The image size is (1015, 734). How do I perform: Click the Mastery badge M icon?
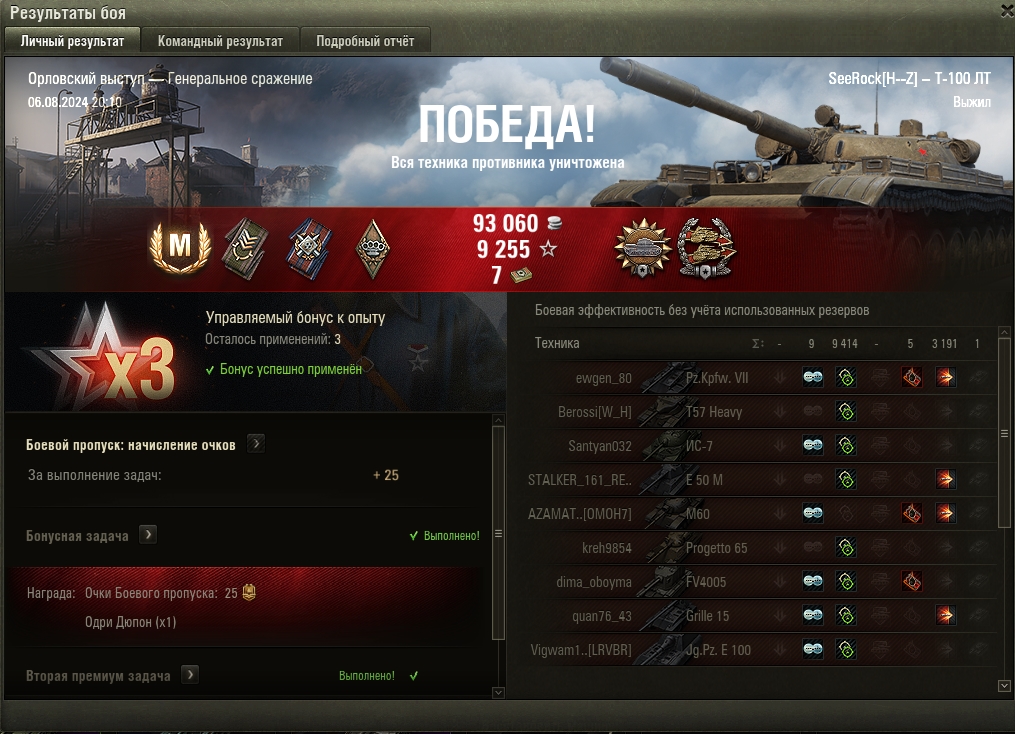(179, 247)
